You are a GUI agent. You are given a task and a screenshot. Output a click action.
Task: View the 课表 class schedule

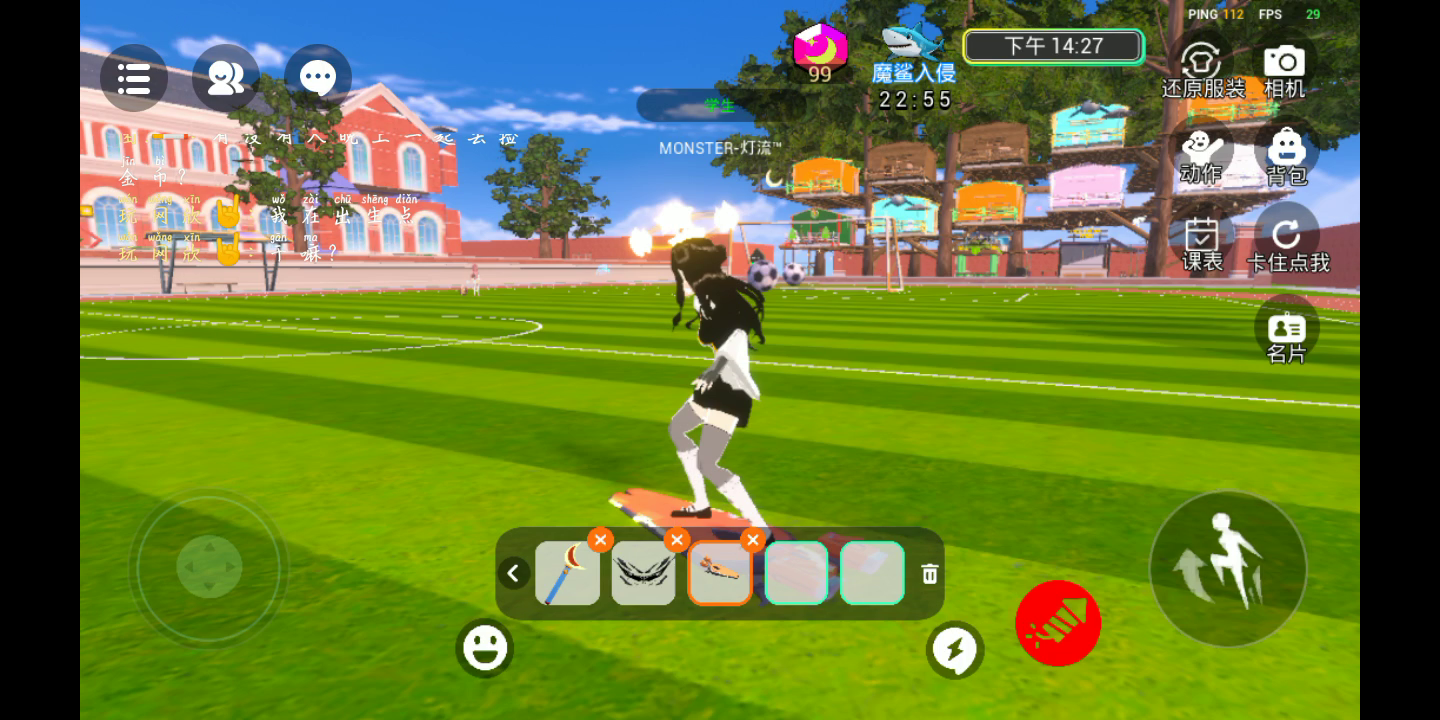coord(1202,243)
